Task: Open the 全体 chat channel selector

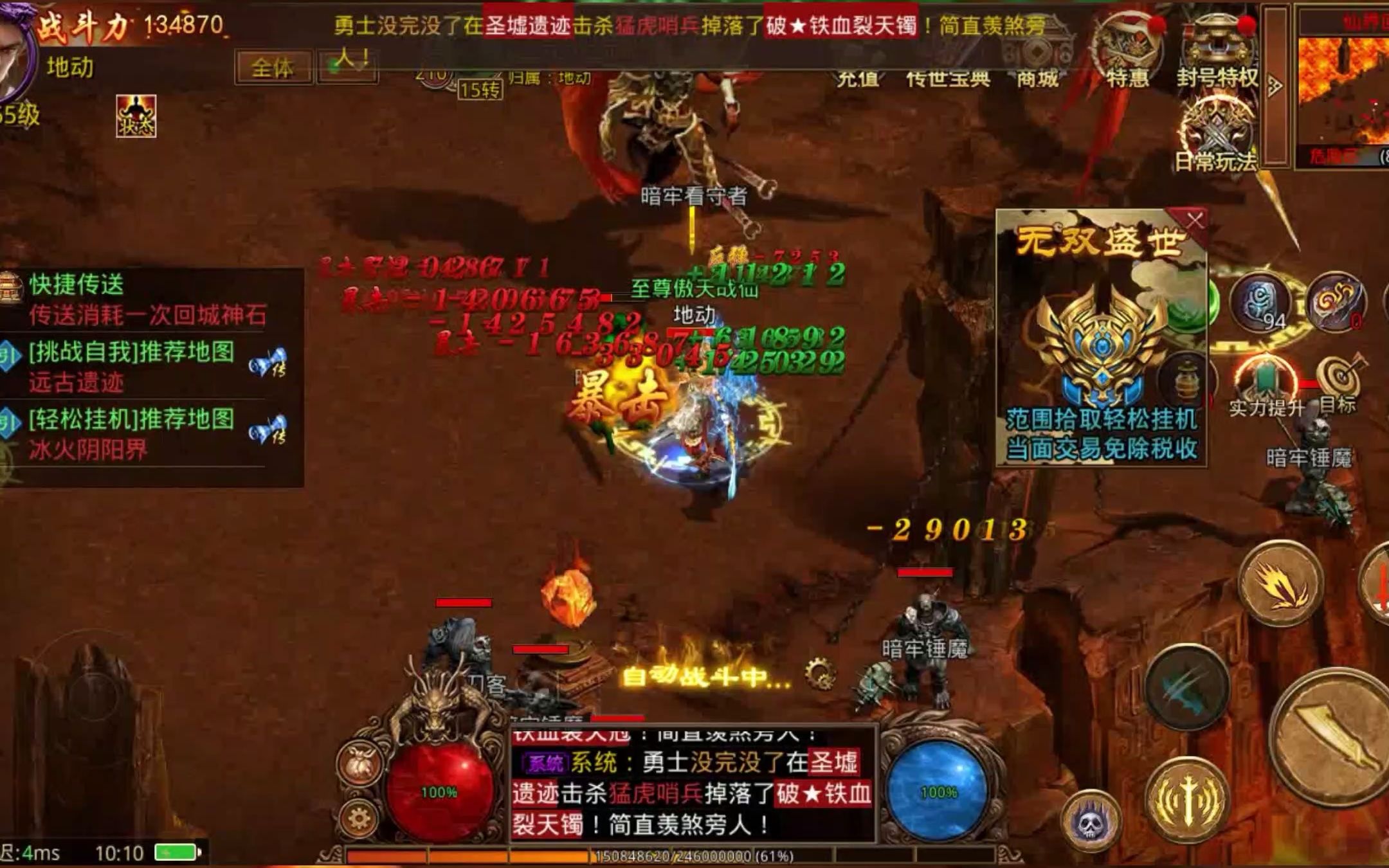Action: 273,66
